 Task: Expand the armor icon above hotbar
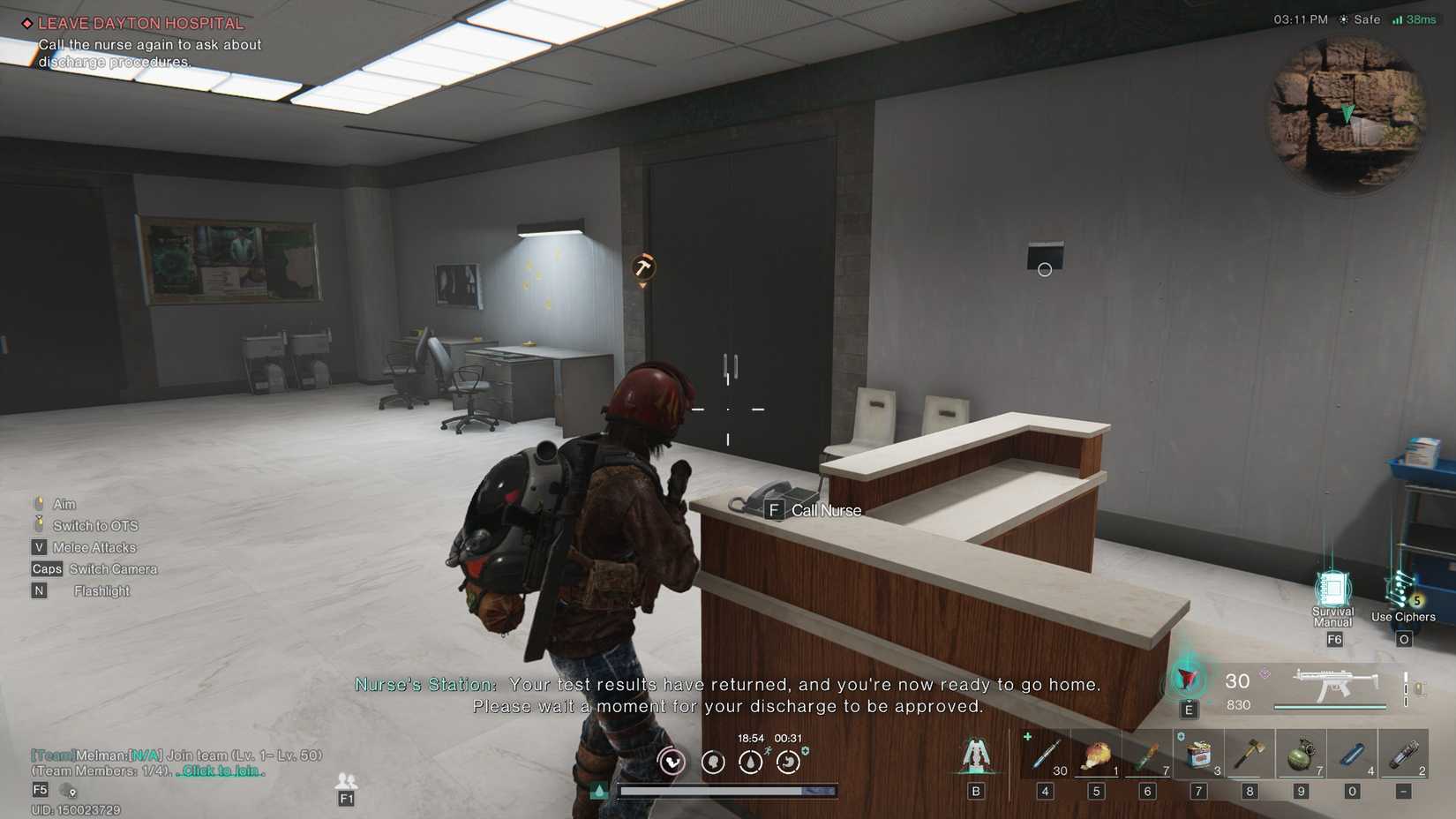977,755
